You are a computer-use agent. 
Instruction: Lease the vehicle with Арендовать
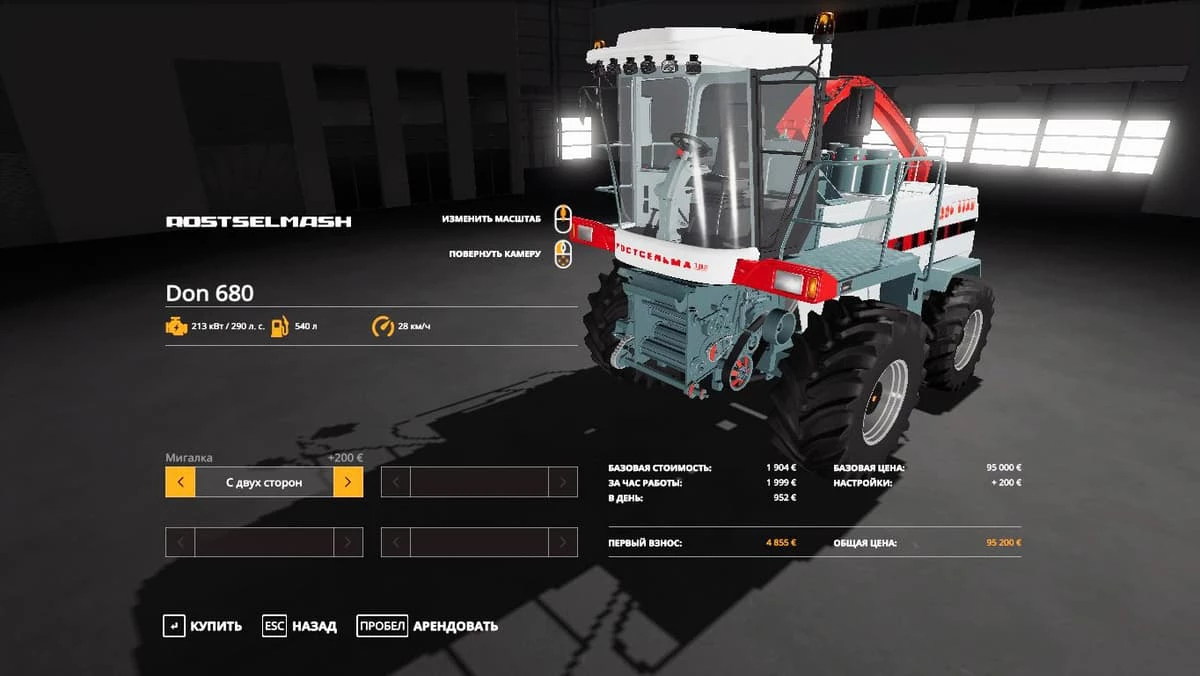pos(428,626)
